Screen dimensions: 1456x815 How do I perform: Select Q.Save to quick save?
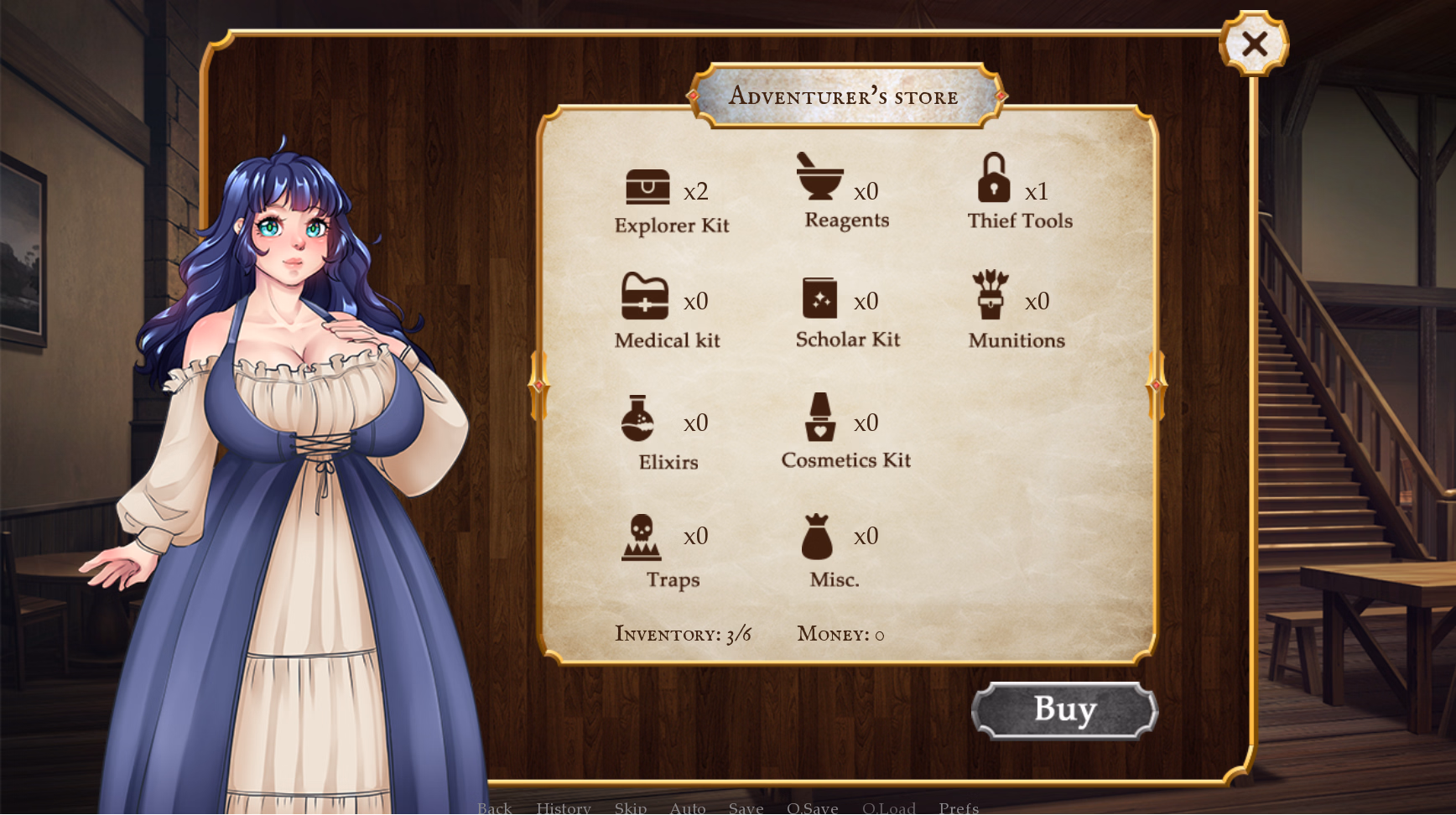[x=813, y=807]
